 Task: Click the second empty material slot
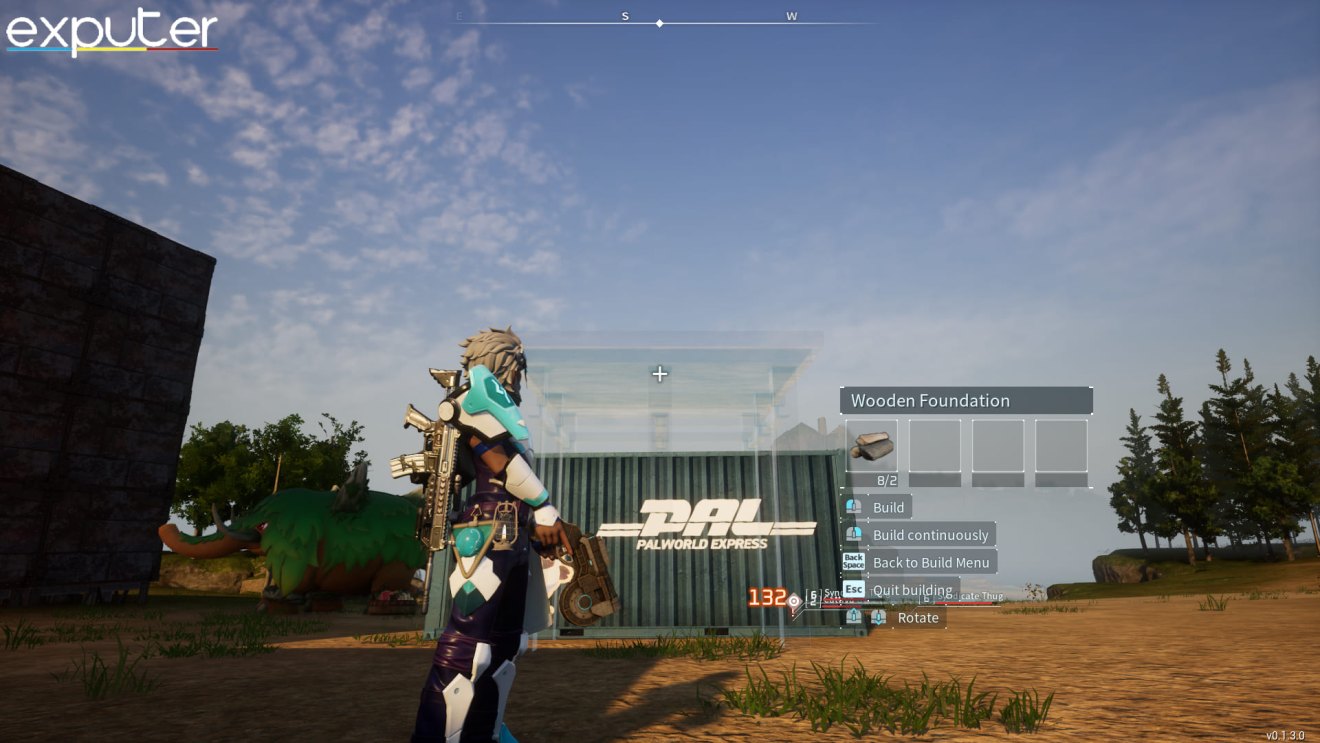pos(934,447)
